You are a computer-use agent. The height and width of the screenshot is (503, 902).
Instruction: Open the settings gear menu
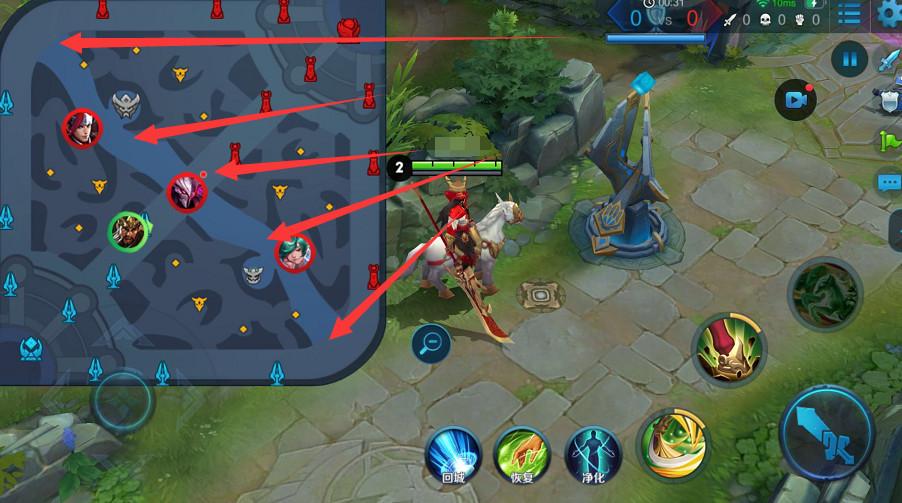click(x=887, y=14)
